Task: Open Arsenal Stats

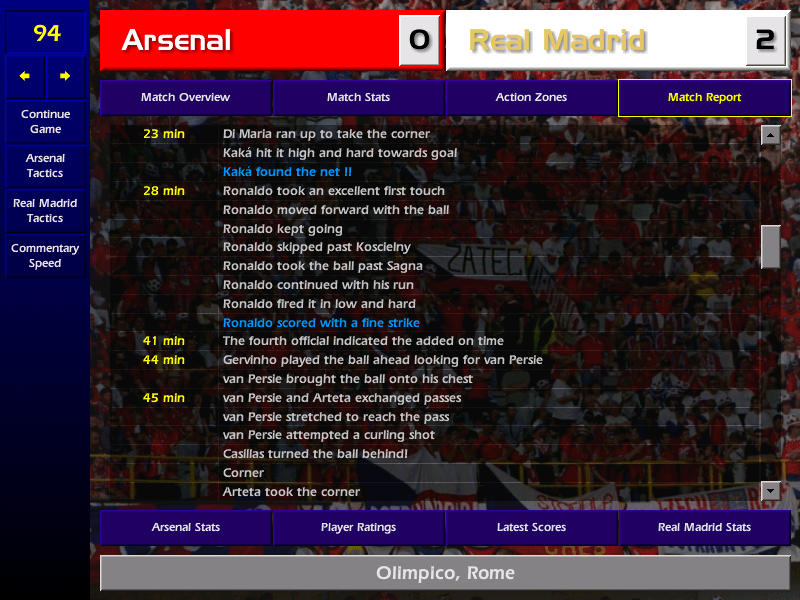Action: 185,527
